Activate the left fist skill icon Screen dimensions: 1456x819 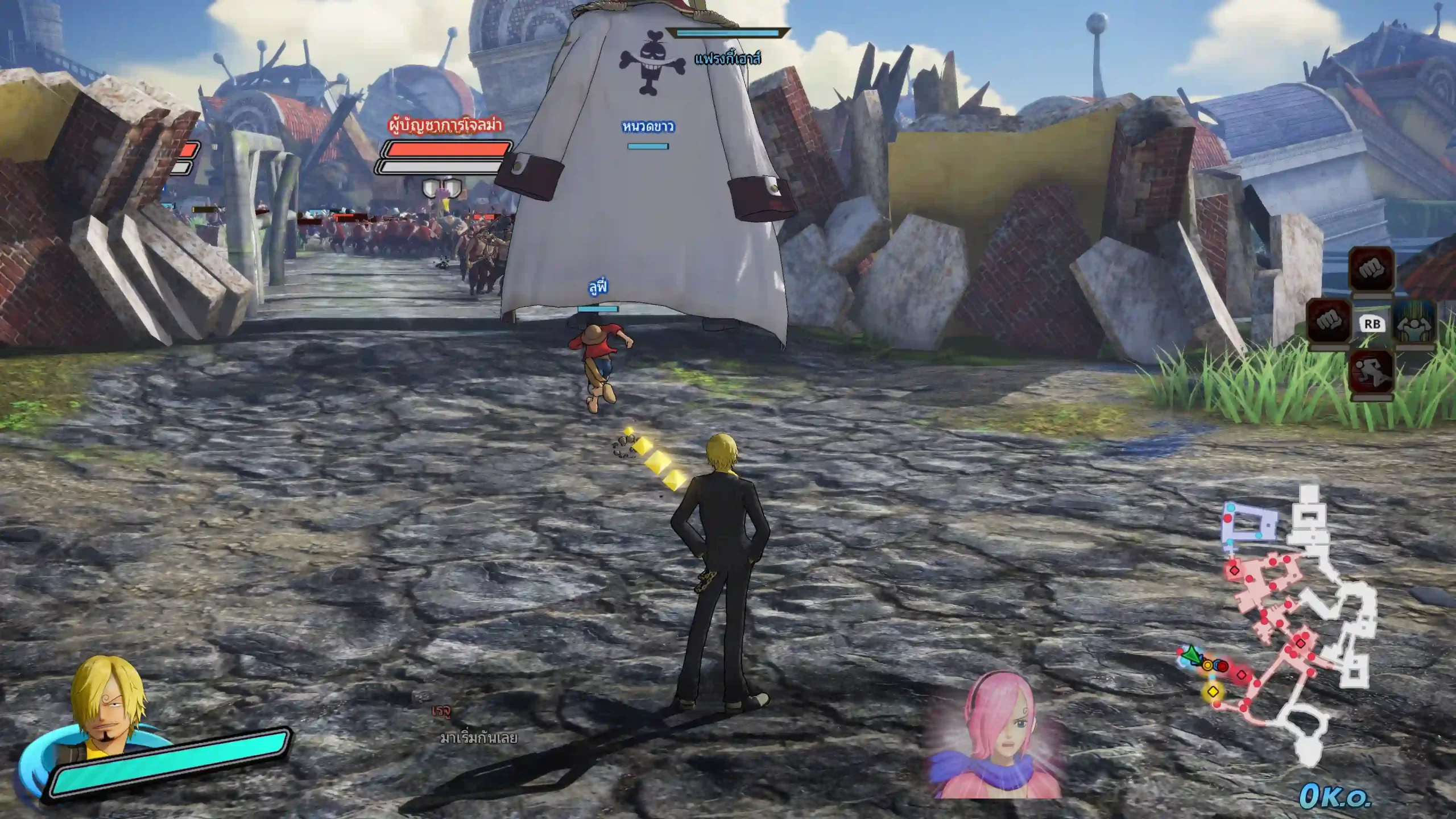pyautogui.click(x=1329, y=322)
